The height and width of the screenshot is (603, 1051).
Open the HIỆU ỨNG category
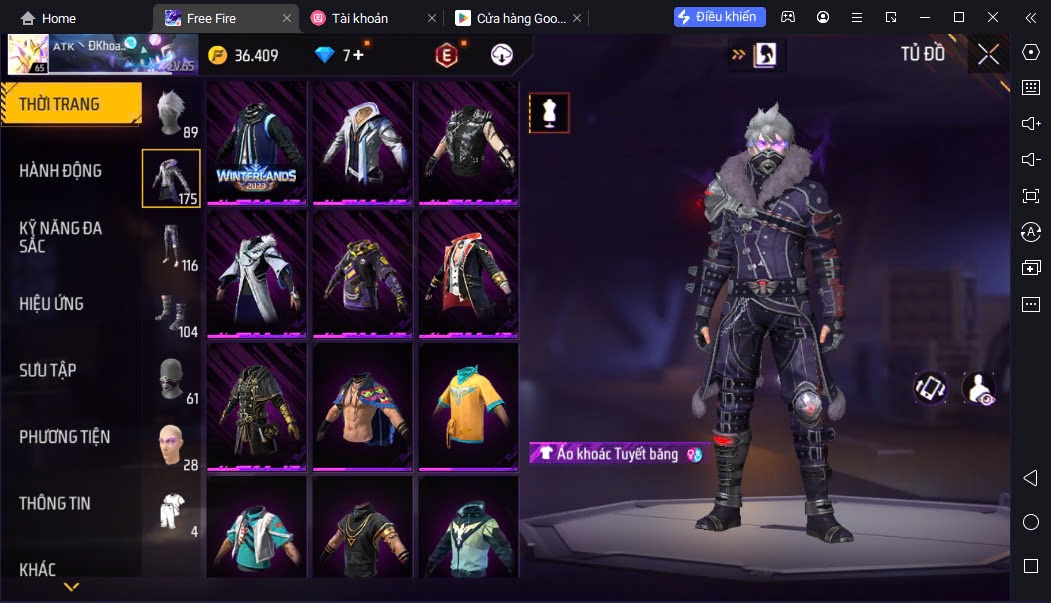52,304
